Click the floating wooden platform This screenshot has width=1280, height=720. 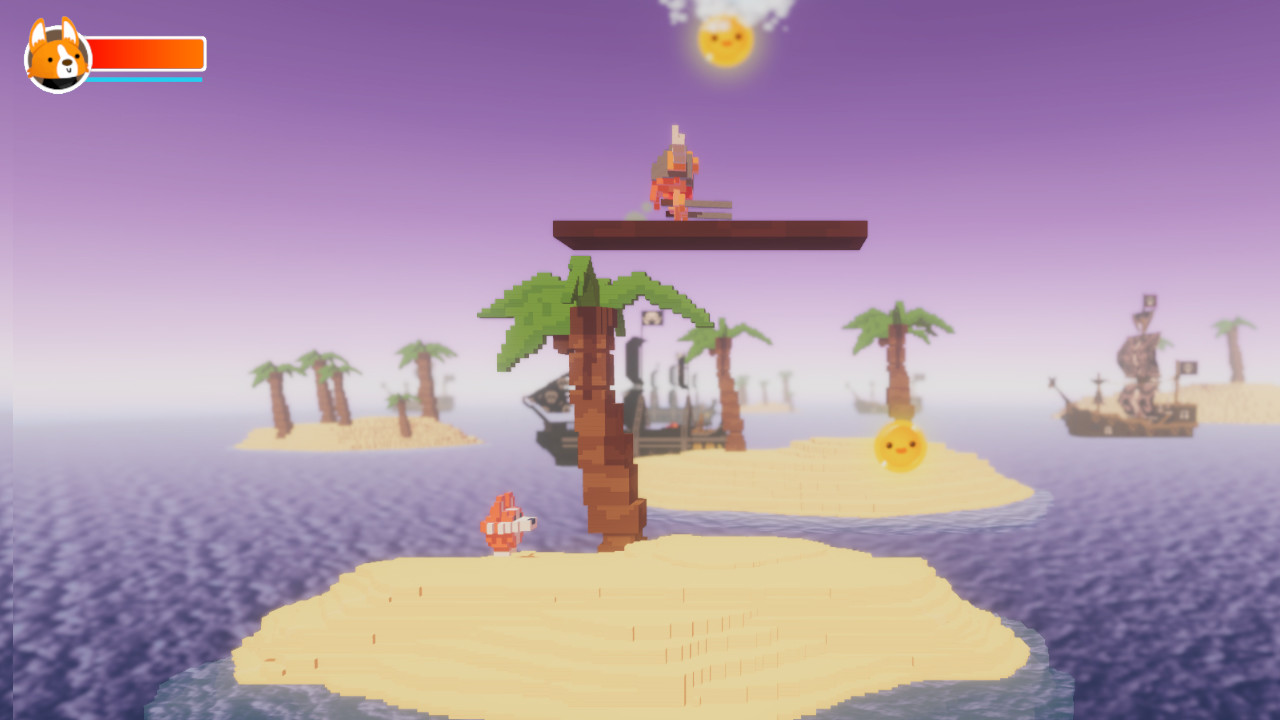(x=710, y=230)
